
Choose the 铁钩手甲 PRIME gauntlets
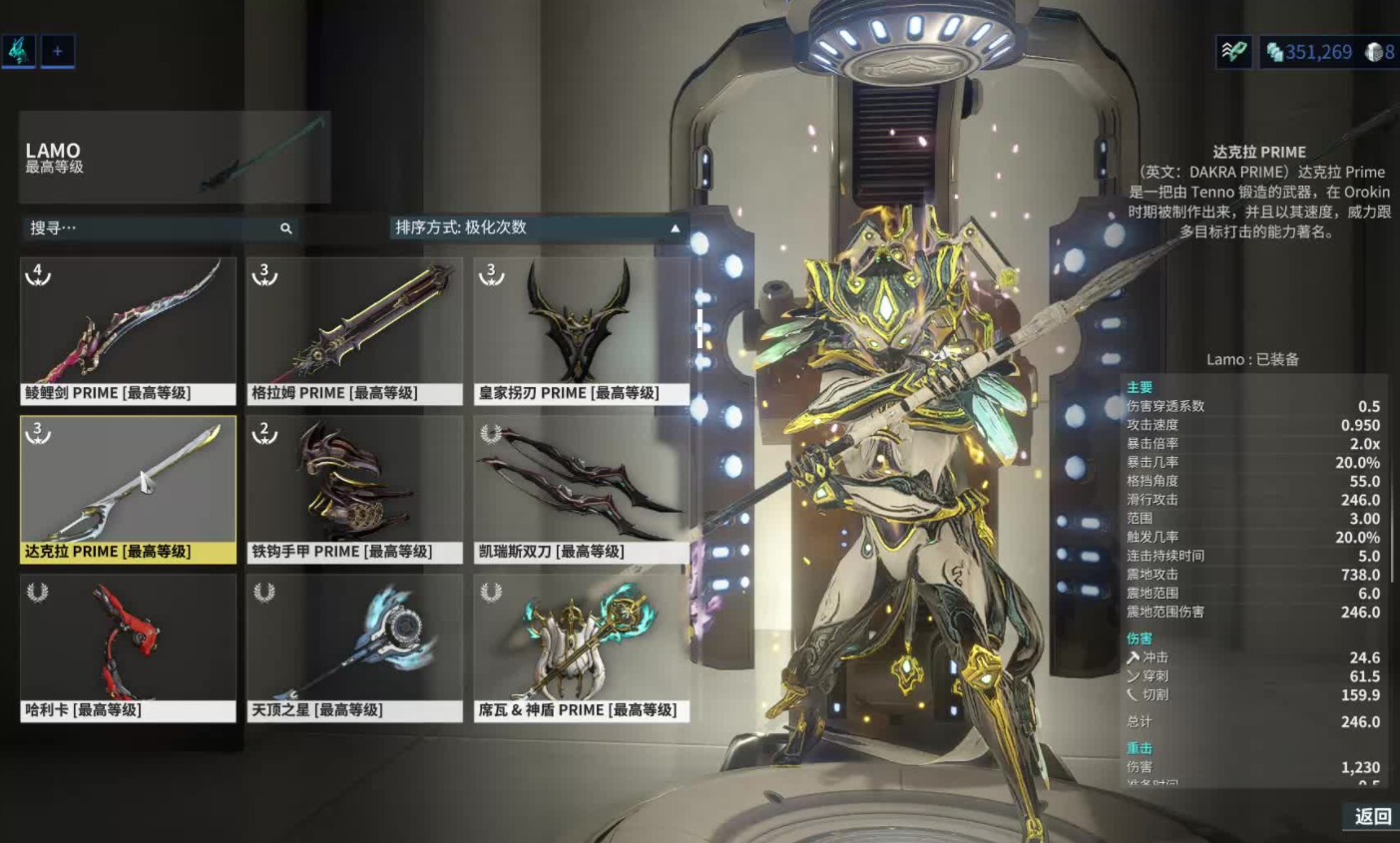[x=354, y=489]
